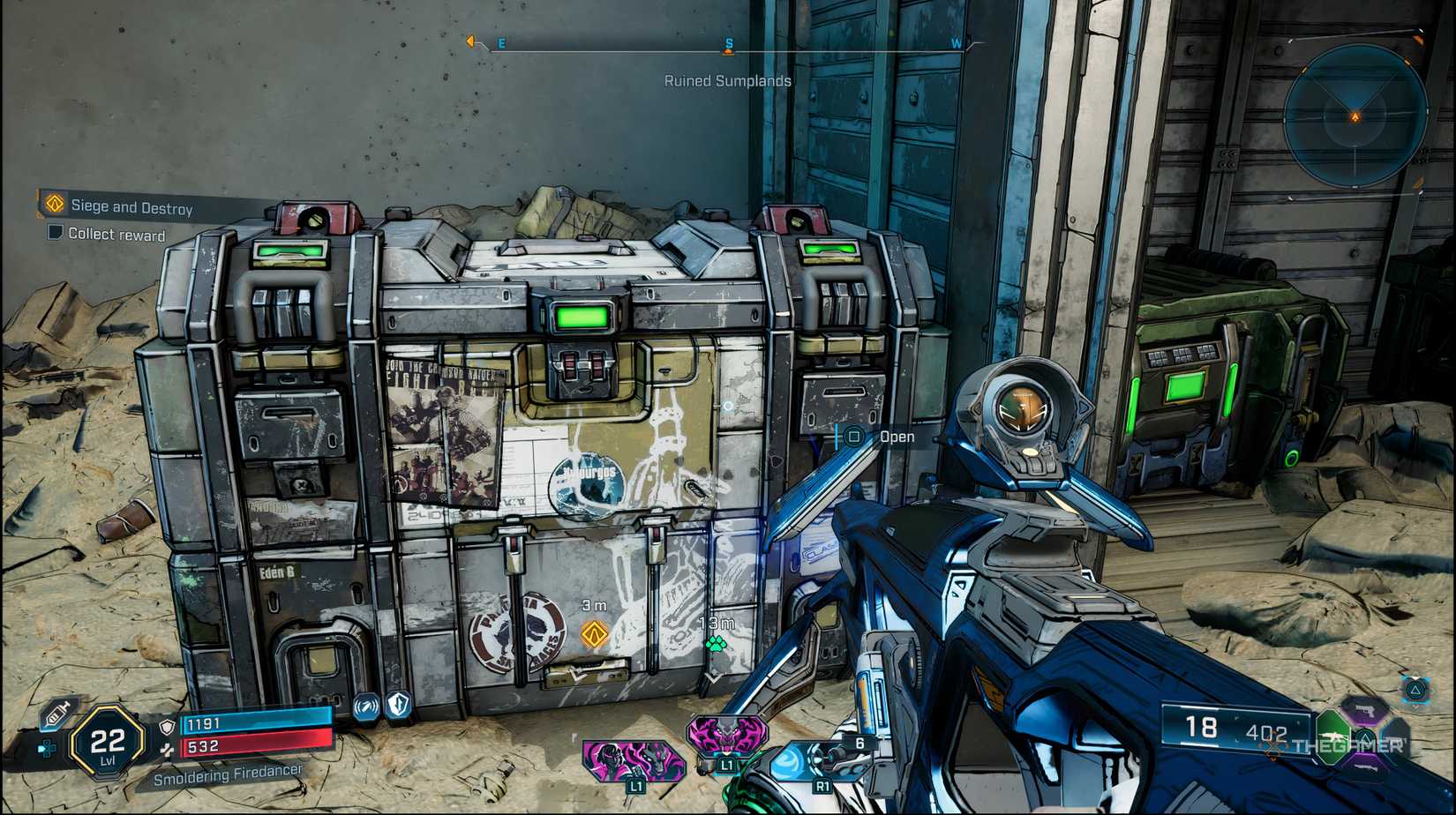
Task: Click the yellow objective arrow on the compass
Action: point(471,40)
